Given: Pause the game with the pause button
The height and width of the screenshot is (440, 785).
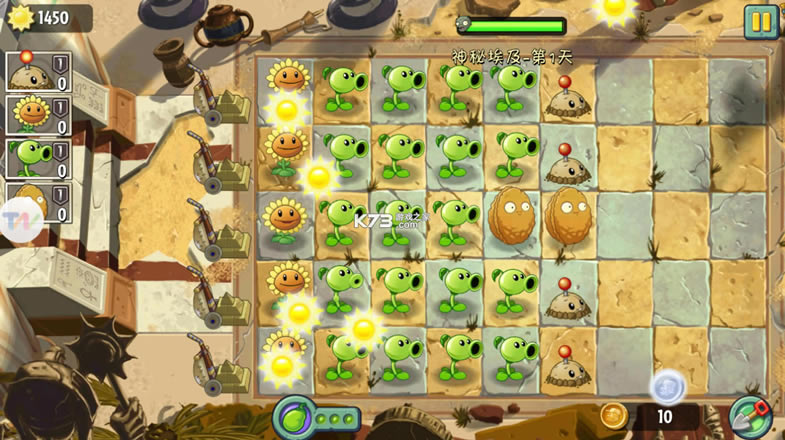Looking at the screenshot, I should click(x=761, y=22).
